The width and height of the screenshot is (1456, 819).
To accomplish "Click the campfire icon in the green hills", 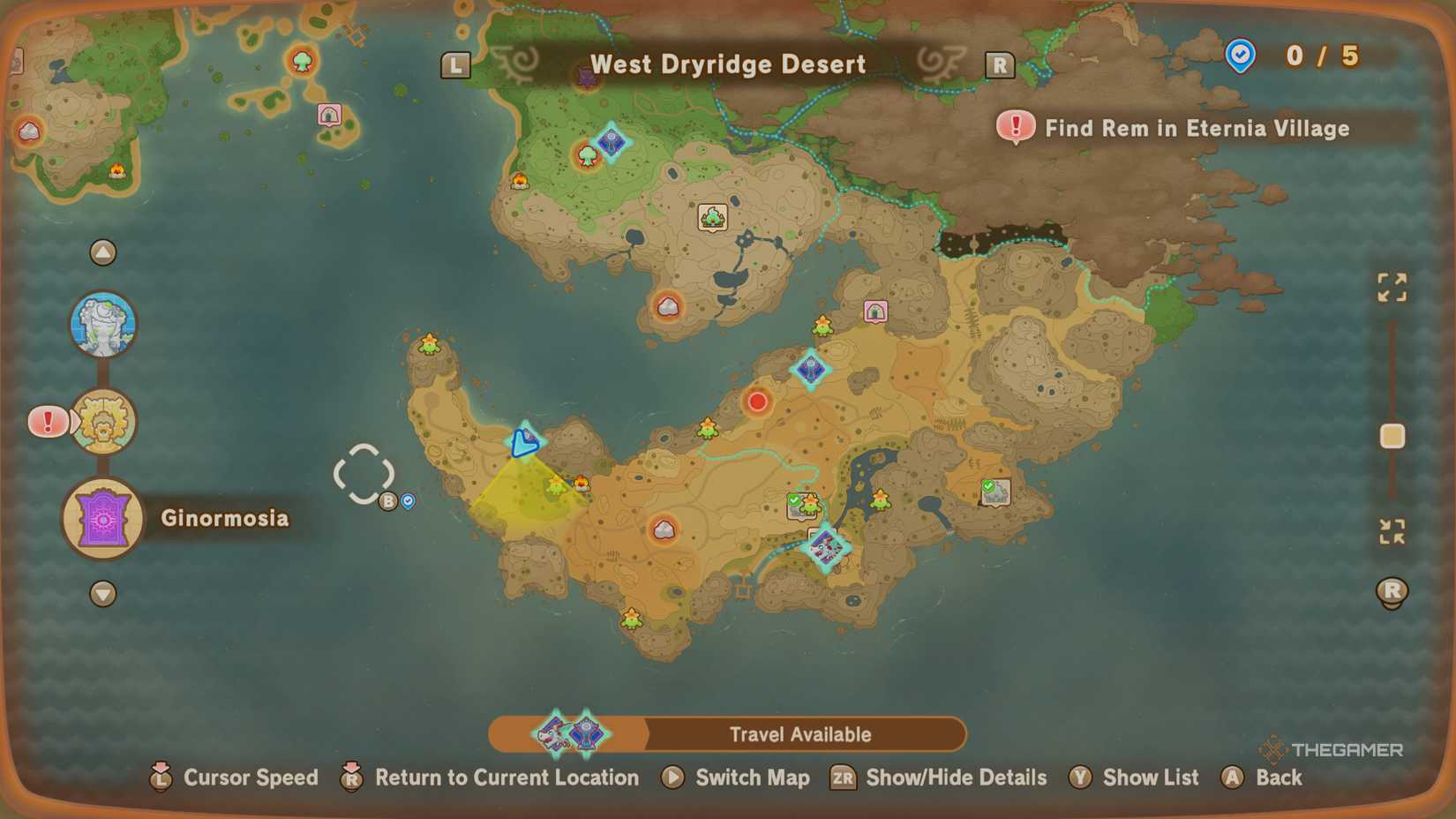I will pyautogui.click(x=521, y=181).
